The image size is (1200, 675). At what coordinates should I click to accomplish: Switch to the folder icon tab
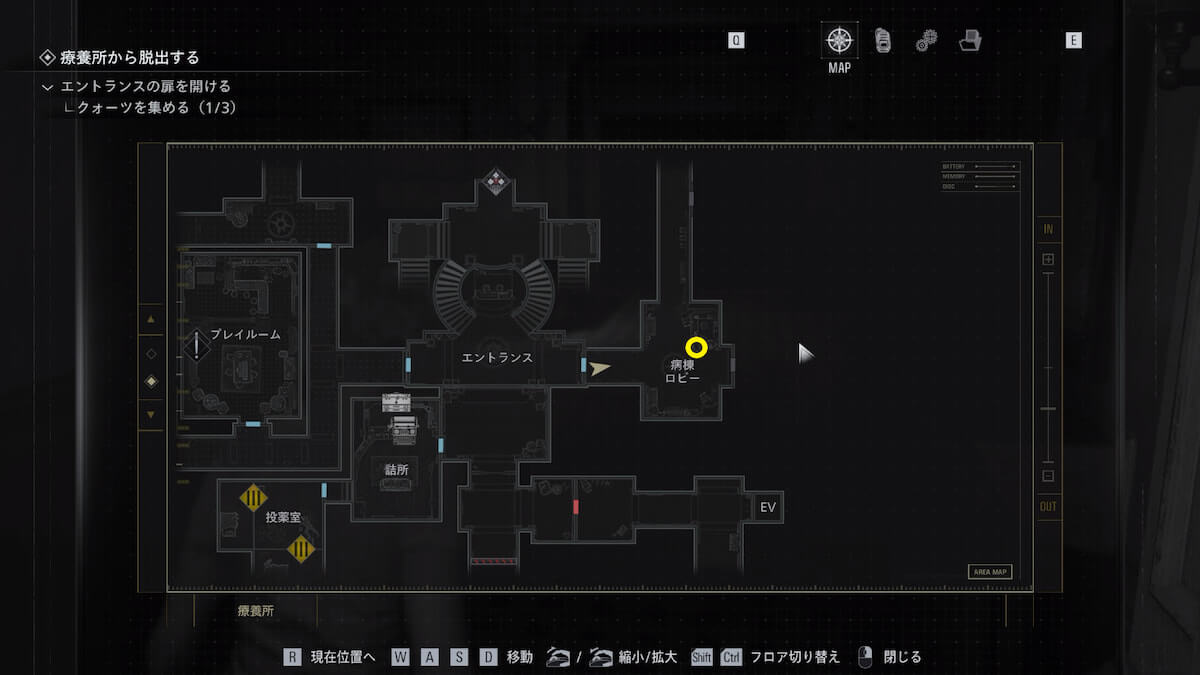point(969,41)
